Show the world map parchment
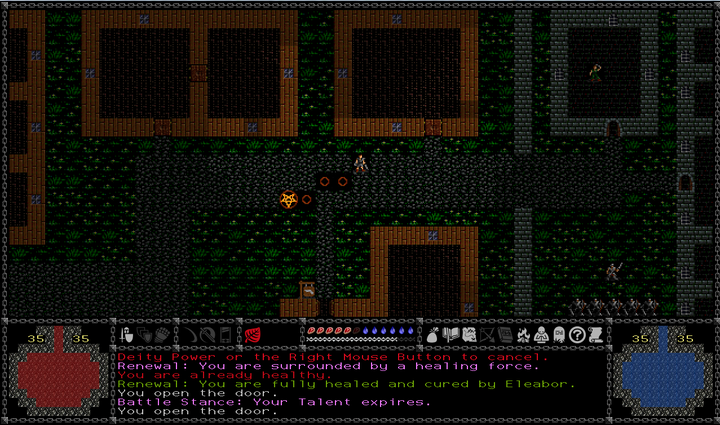Viewport: 720px width, 425px height. (470, 334)
